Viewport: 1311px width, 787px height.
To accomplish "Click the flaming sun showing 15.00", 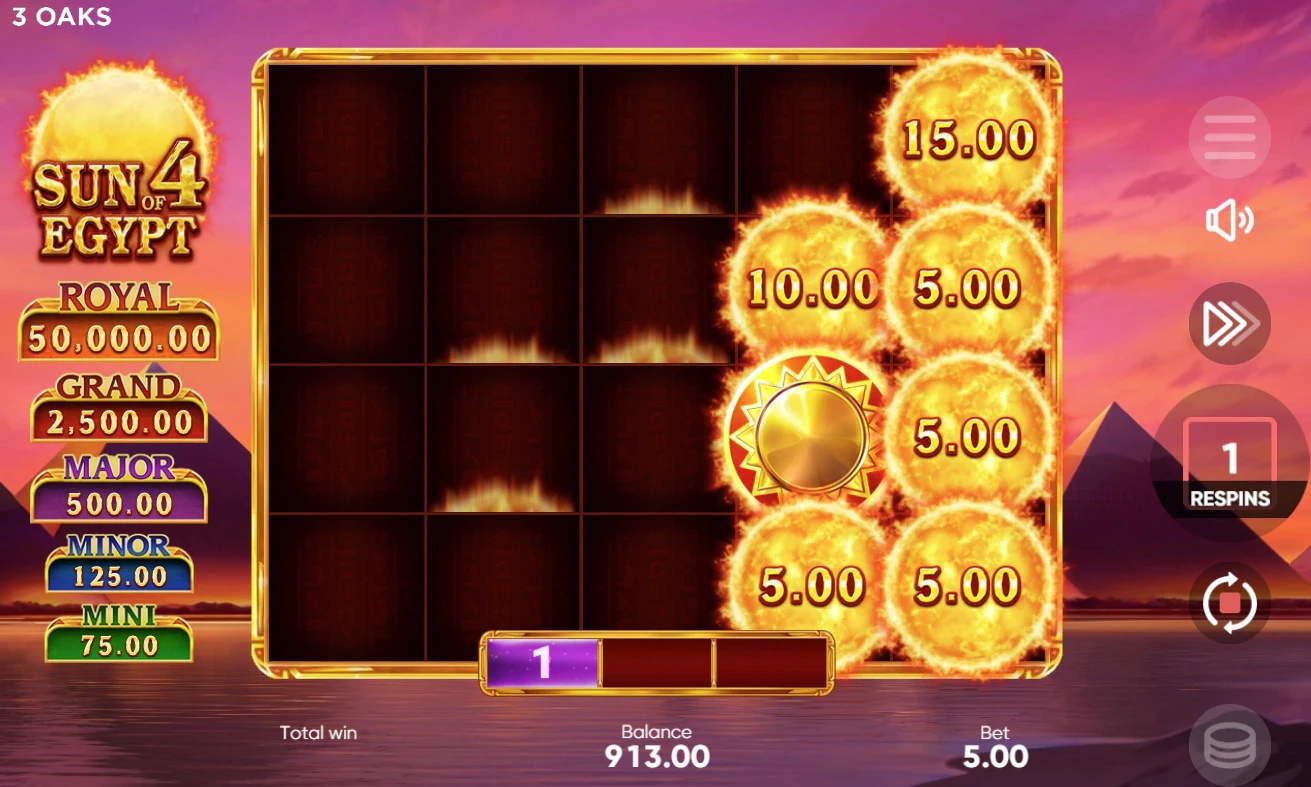I will point(965,138).
